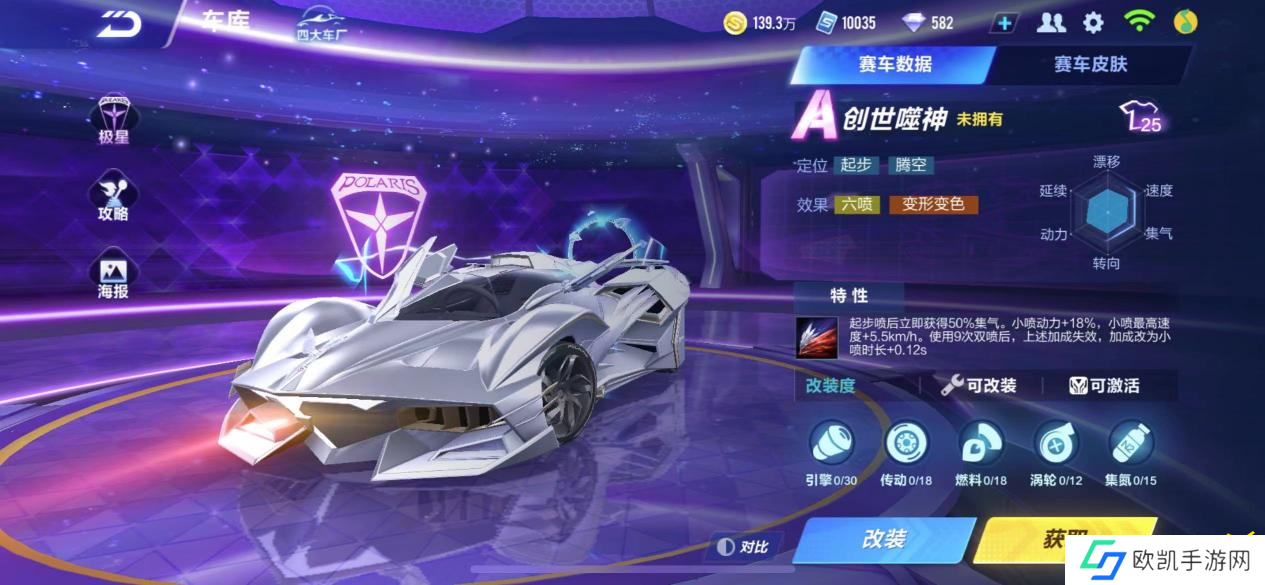The height and width of the screenshot is (585, 1265).
Task: View the 海报 poster
Action: (113, 275)
